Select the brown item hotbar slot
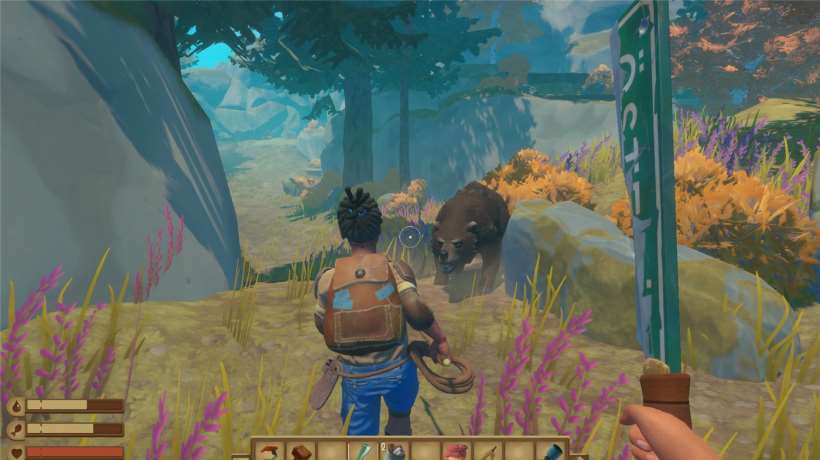 299,452
